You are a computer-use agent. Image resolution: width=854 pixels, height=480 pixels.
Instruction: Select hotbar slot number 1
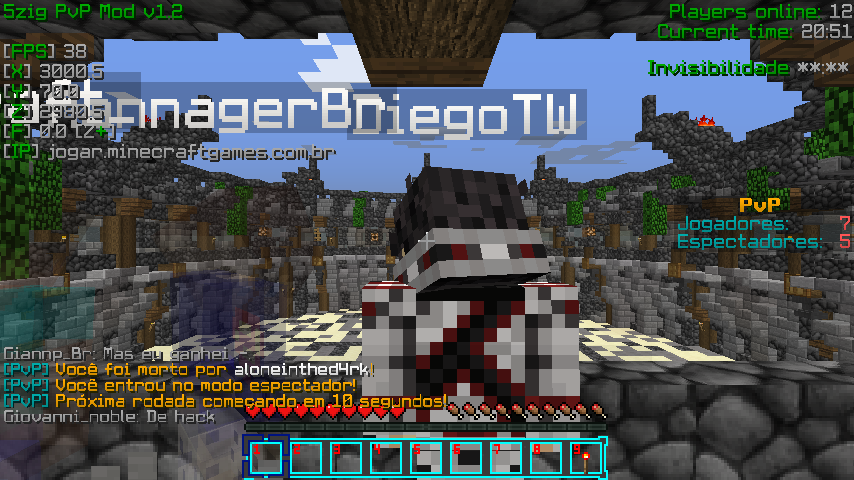[265, 458]
